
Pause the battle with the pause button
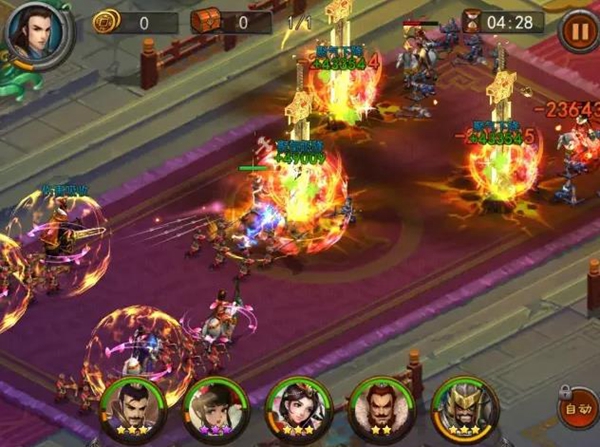tap(576, 29)
